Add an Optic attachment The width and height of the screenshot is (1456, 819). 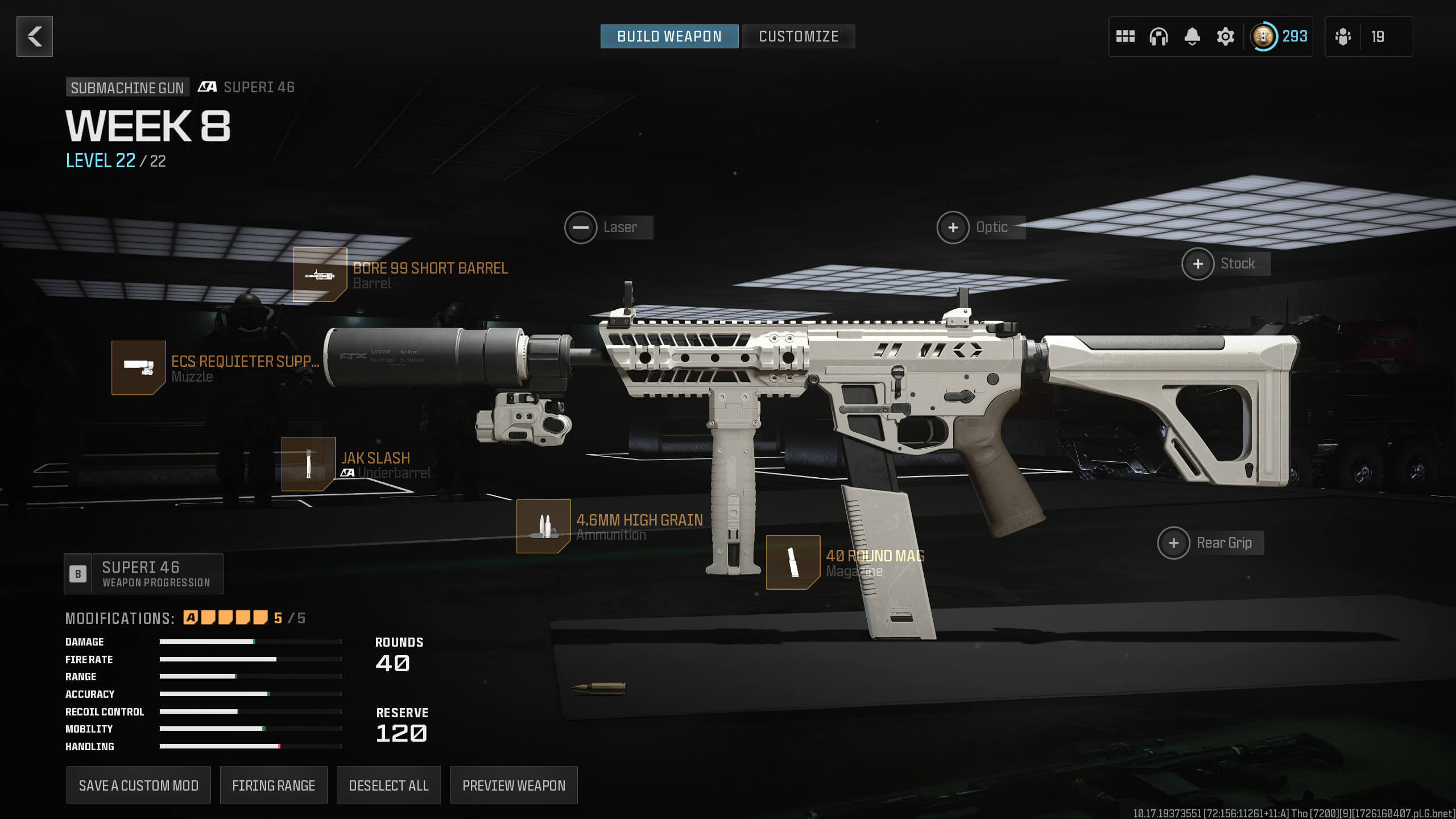coord(953,227)
